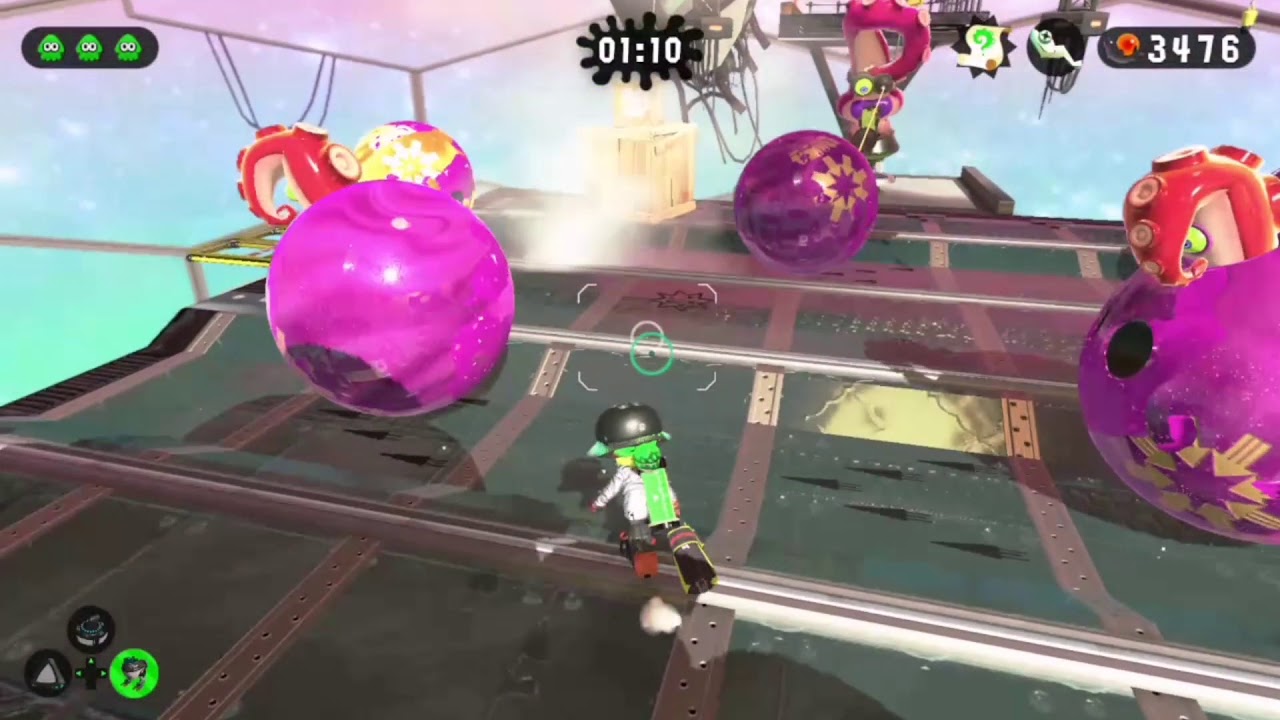
Task: Toggle the active green Squid Beakon icon
Action: coord(136,673)
